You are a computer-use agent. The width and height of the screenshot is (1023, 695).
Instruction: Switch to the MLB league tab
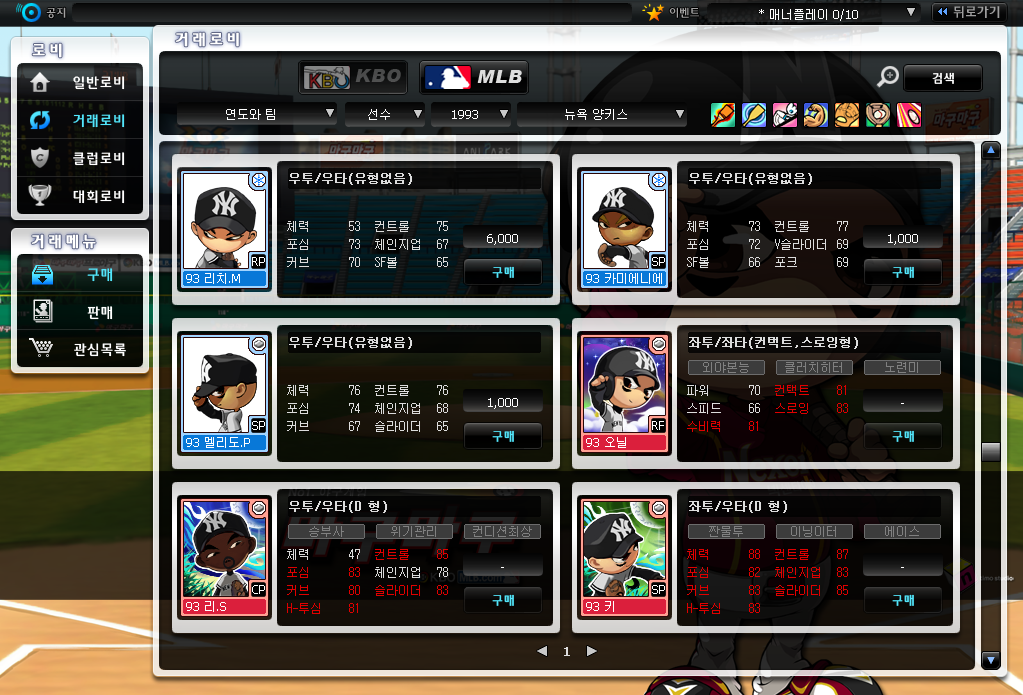point(473,76)
